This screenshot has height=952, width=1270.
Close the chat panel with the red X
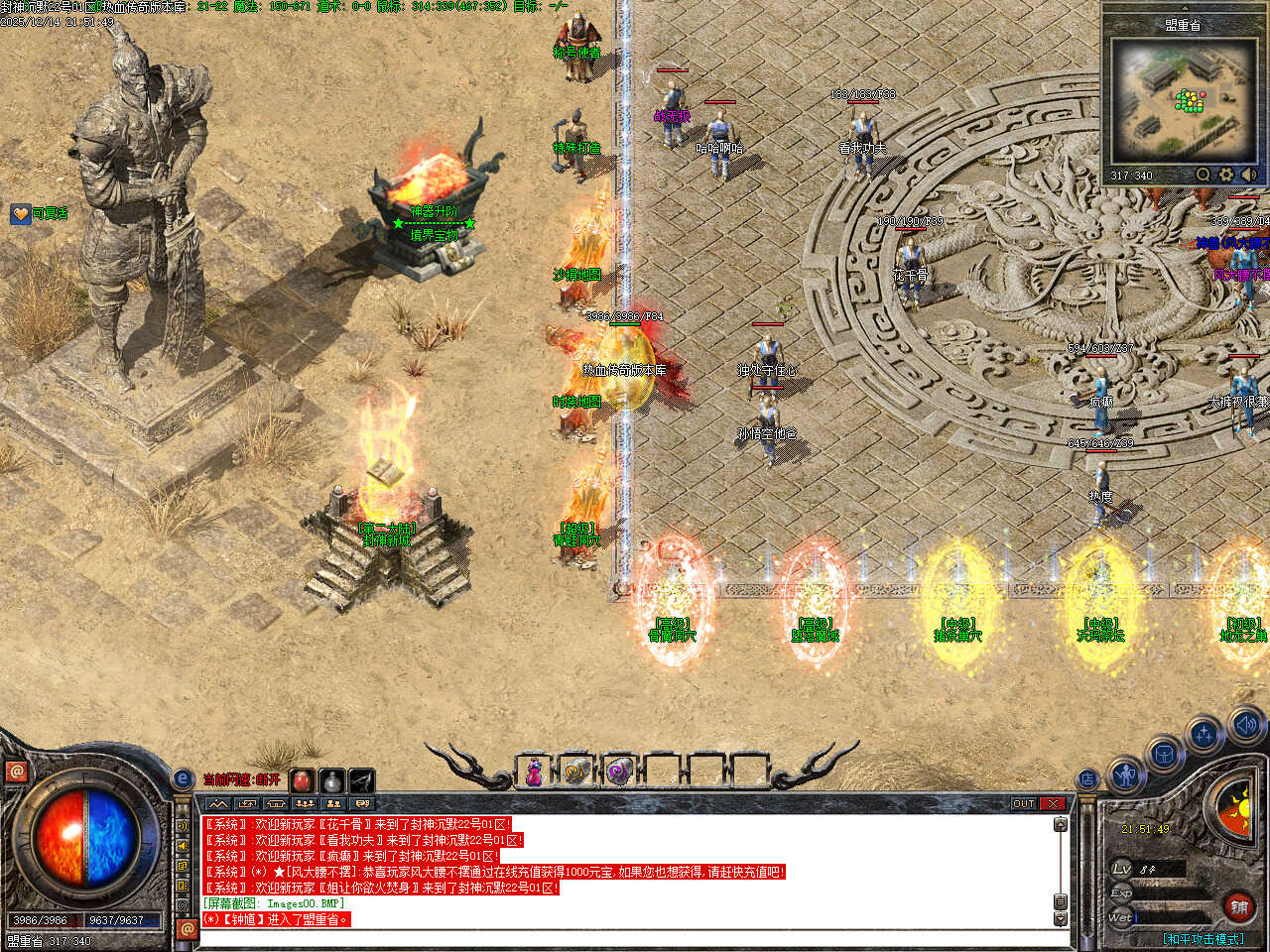[x=1053, y=803]
